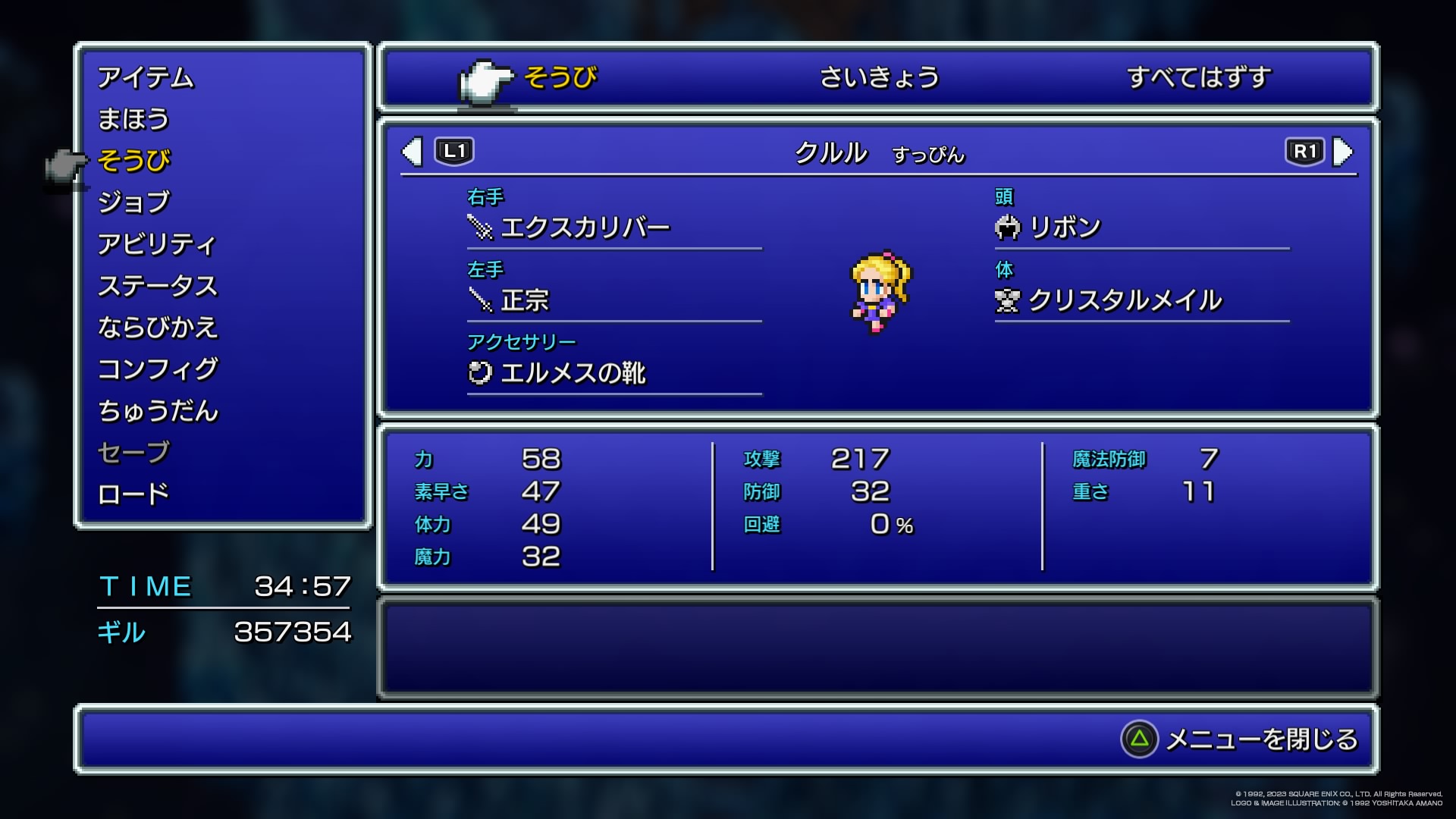
Task: Select アビリティ from the menu list
Action: pos(157,244)
